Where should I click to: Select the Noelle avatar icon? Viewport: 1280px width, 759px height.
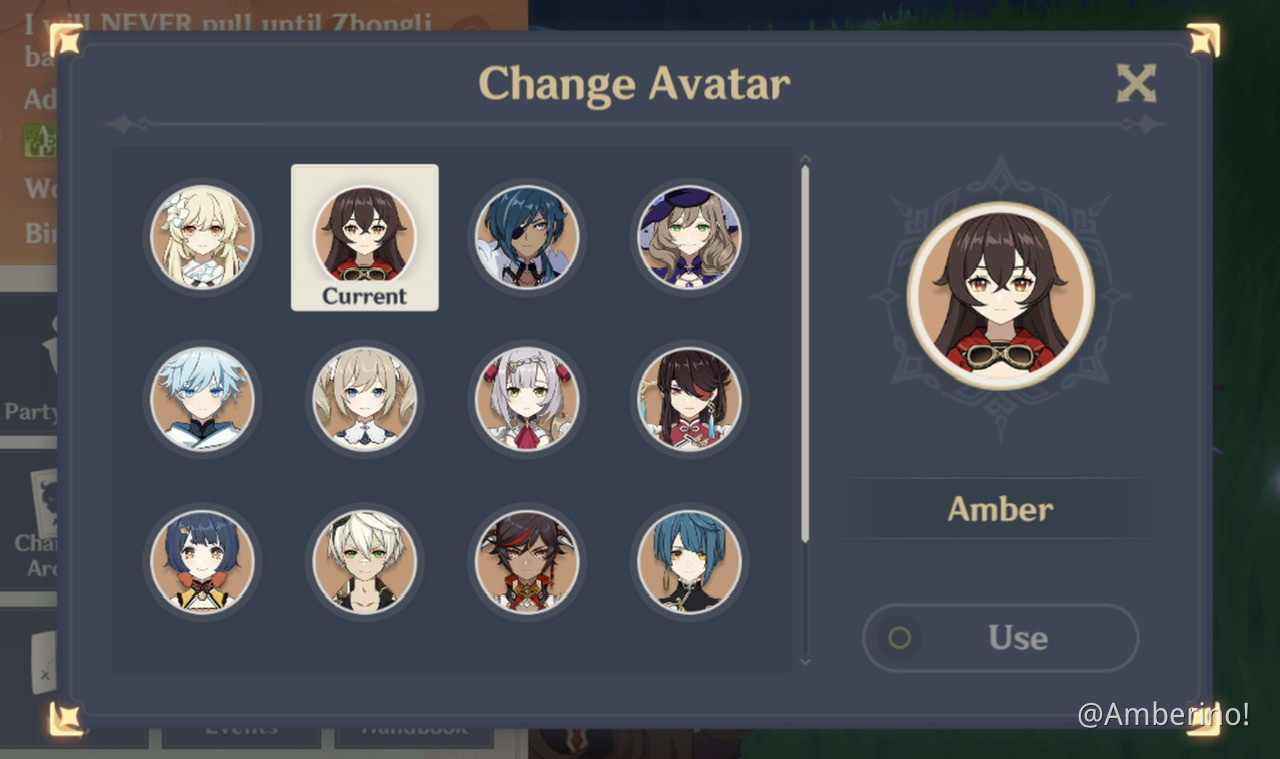[527, 399]
